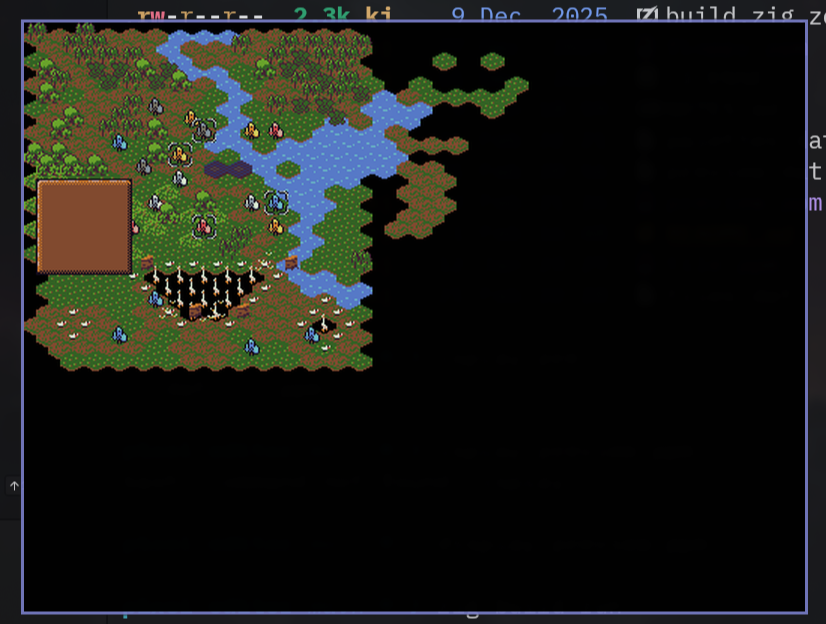
Task: Pick the red unit with selection brackets
Action: [x=203, y=227]
